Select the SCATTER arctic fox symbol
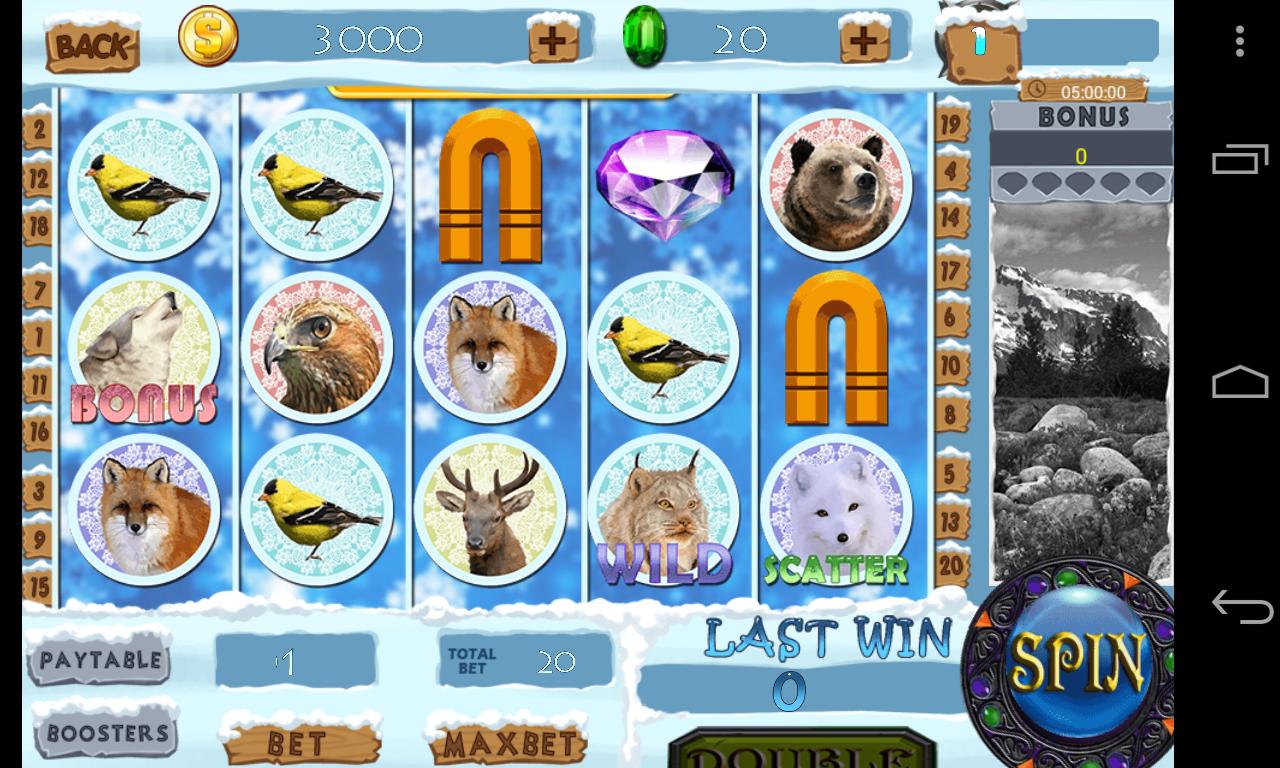Viewport: 1280px width, 768px height. [836, 510]
